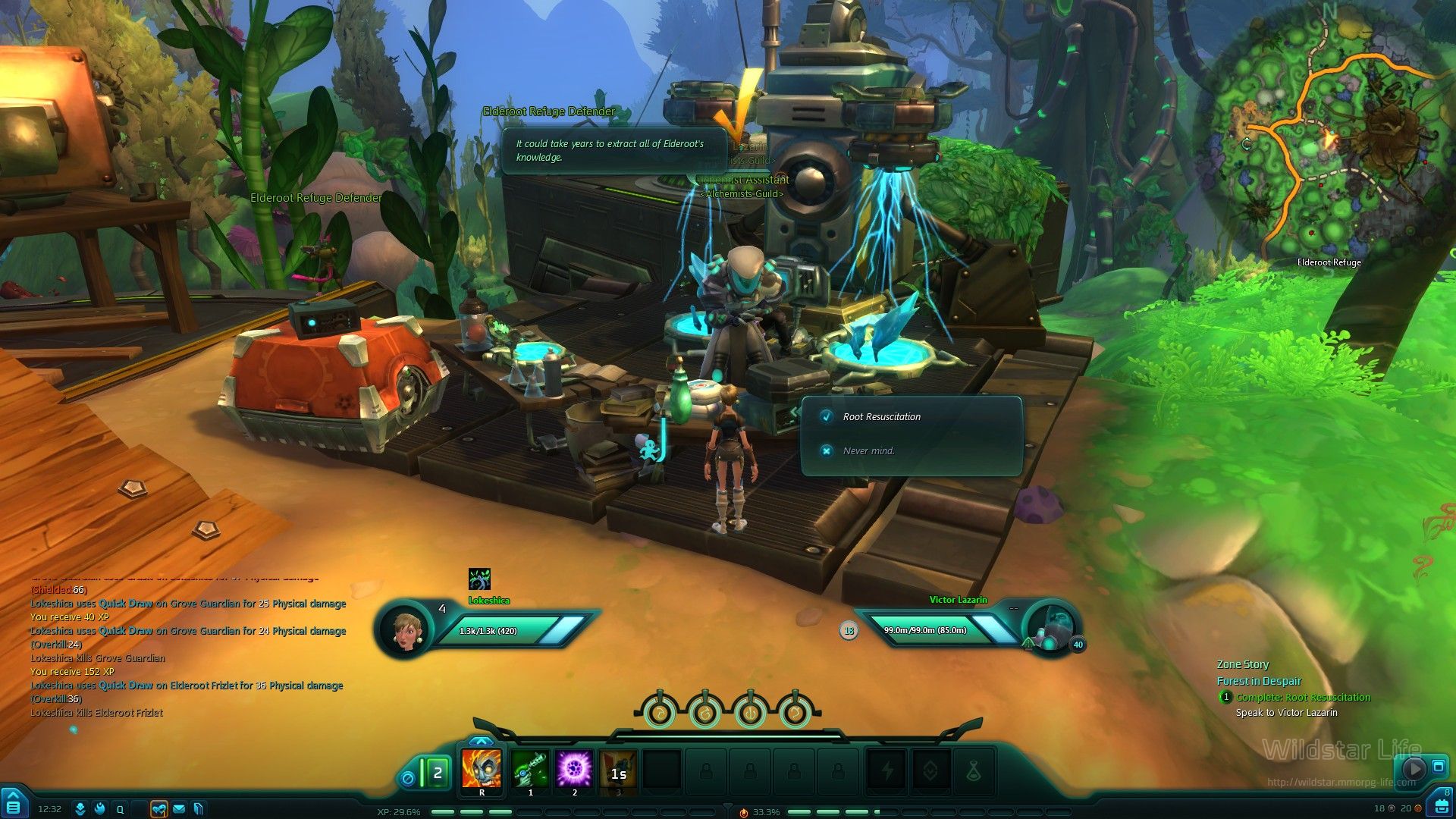Image resolution: width=1456 pixels, height=819 pixels.
Task: Click the green stance number 2 button
Action: pos(437,773)
